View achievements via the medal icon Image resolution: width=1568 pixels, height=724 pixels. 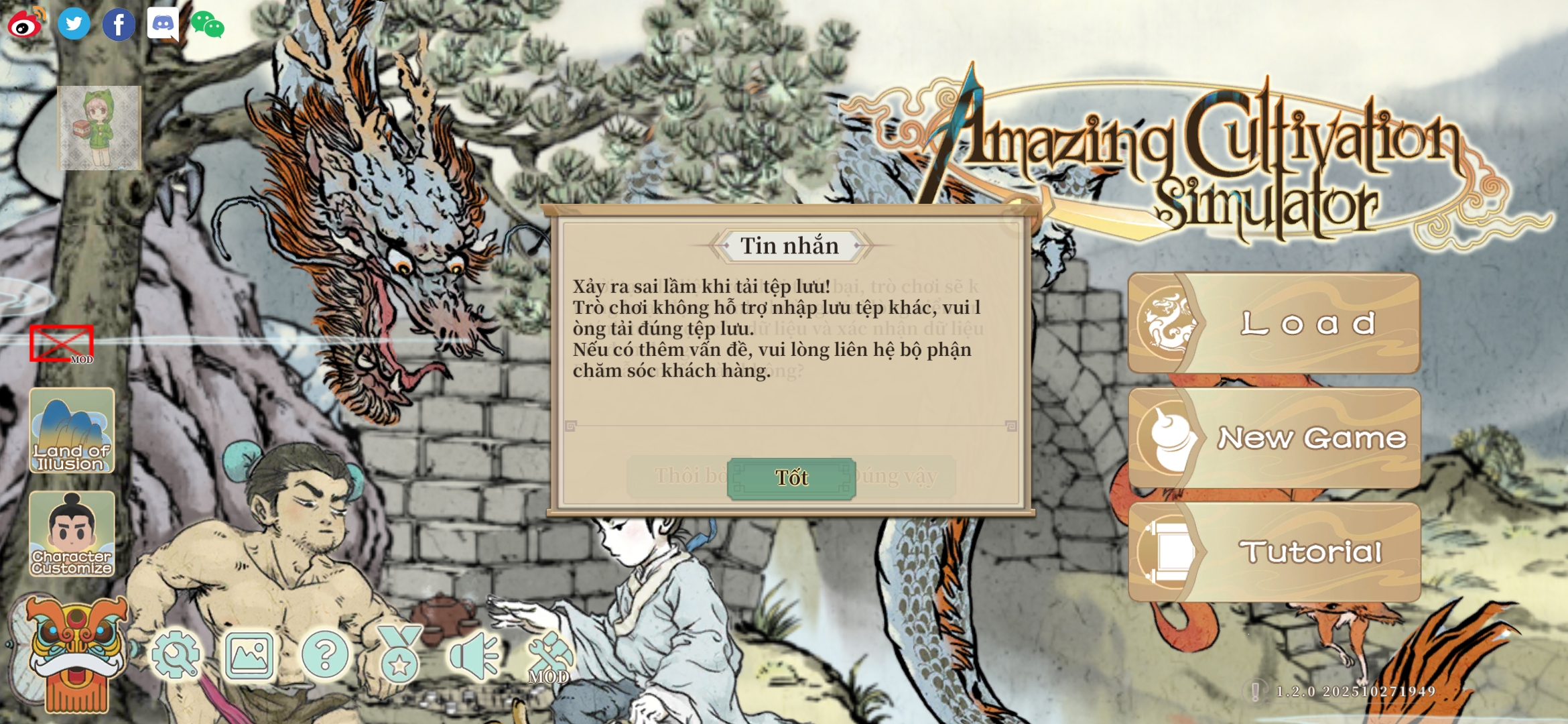pos(400,655)
